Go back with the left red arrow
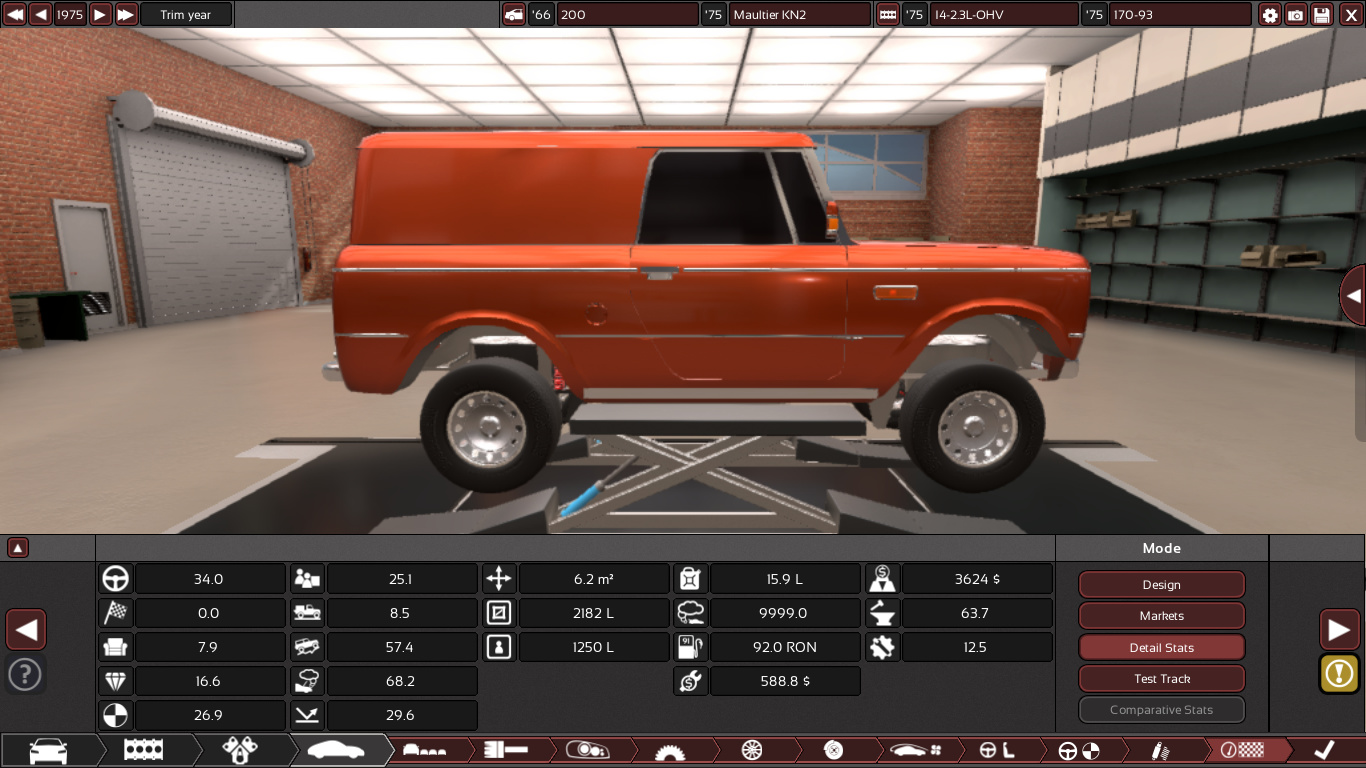Image resolution: width=1366 pixels, height=768 pixels. 26,630
